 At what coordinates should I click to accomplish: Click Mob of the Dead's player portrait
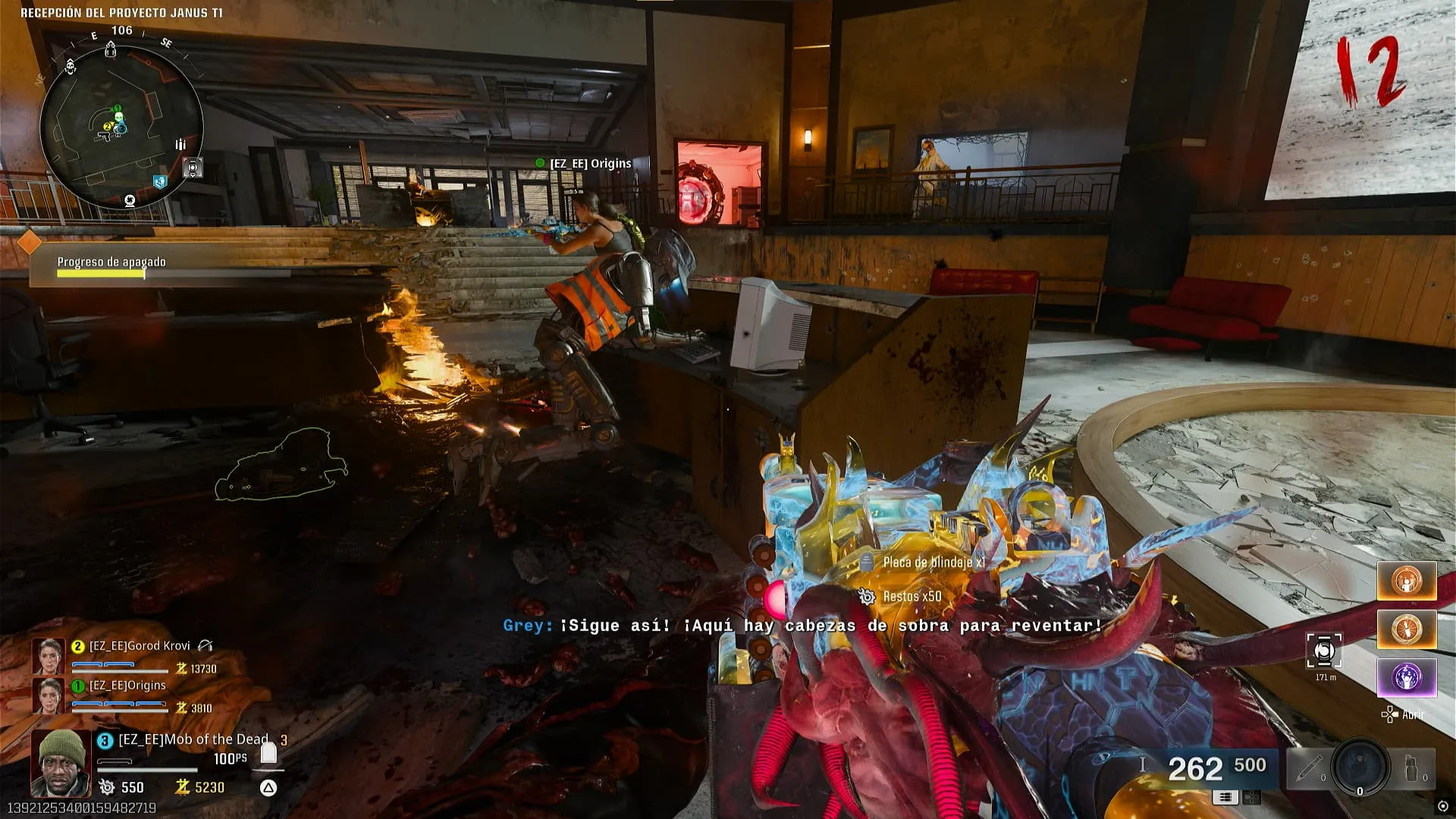[61, 763]
